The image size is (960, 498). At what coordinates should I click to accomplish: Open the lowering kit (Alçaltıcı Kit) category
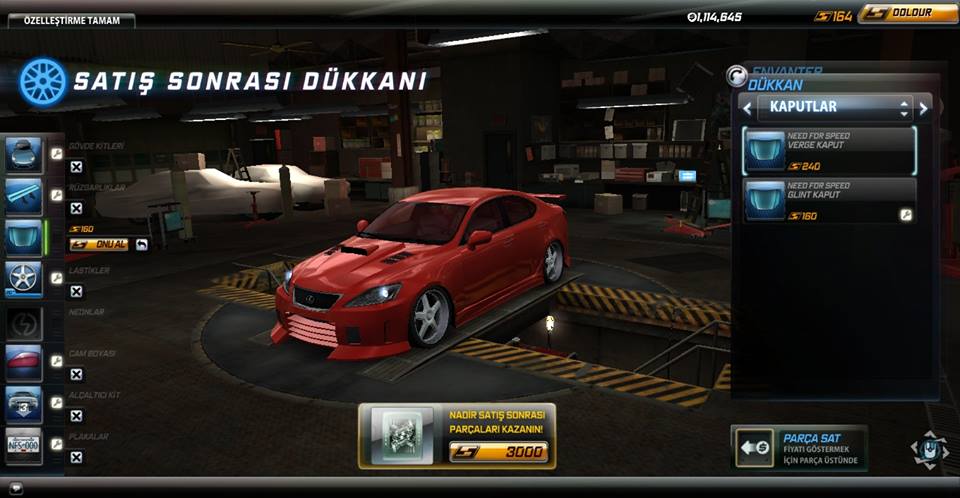(x=23, y=402)
